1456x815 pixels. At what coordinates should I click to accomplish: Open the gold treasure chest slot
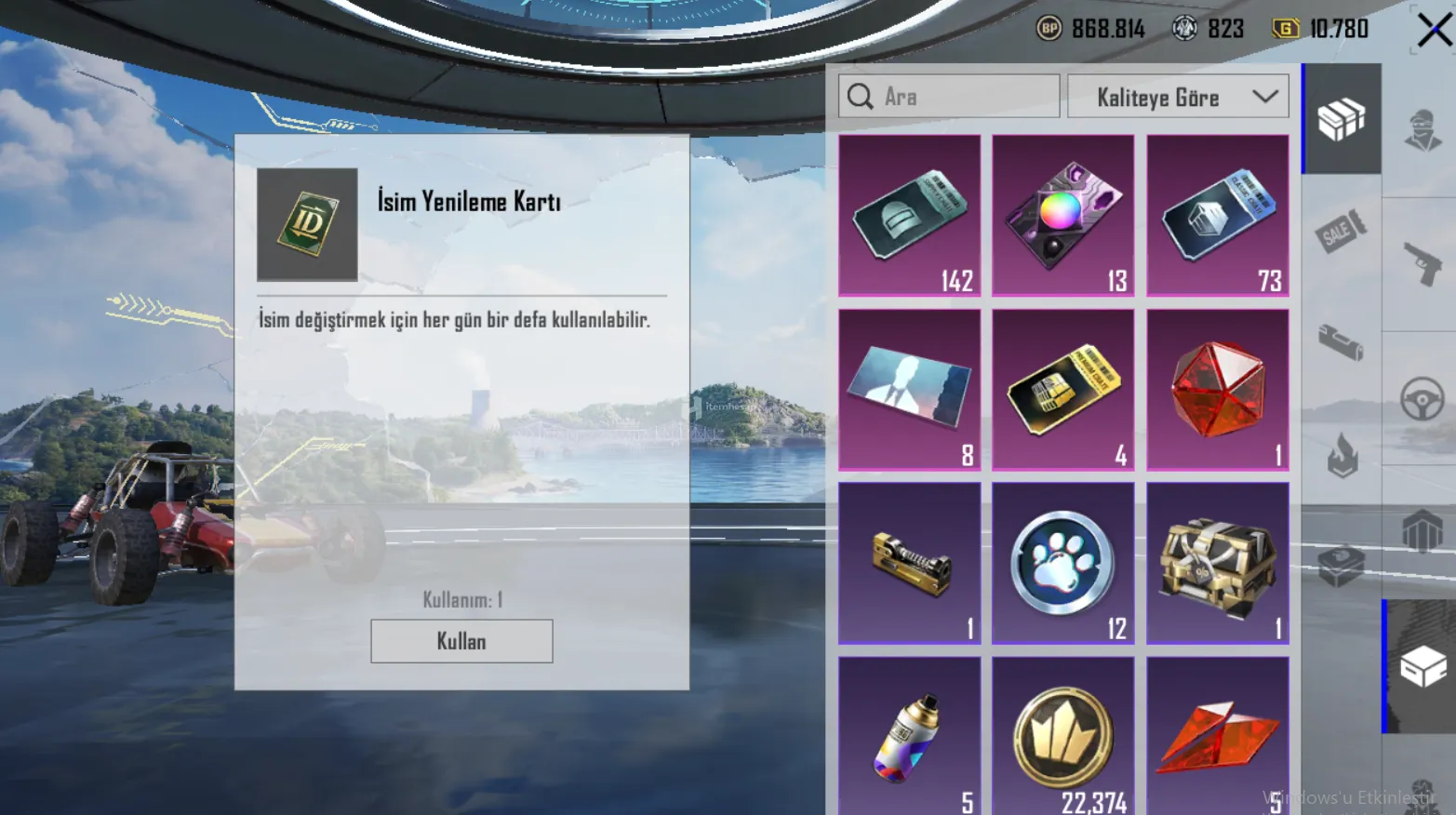click(1217, 563)
